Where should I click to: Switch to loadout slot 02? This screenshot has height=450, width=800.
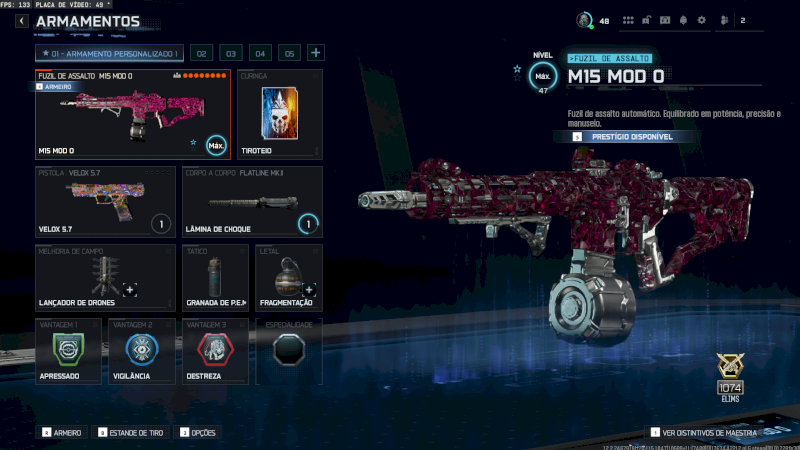202,53
